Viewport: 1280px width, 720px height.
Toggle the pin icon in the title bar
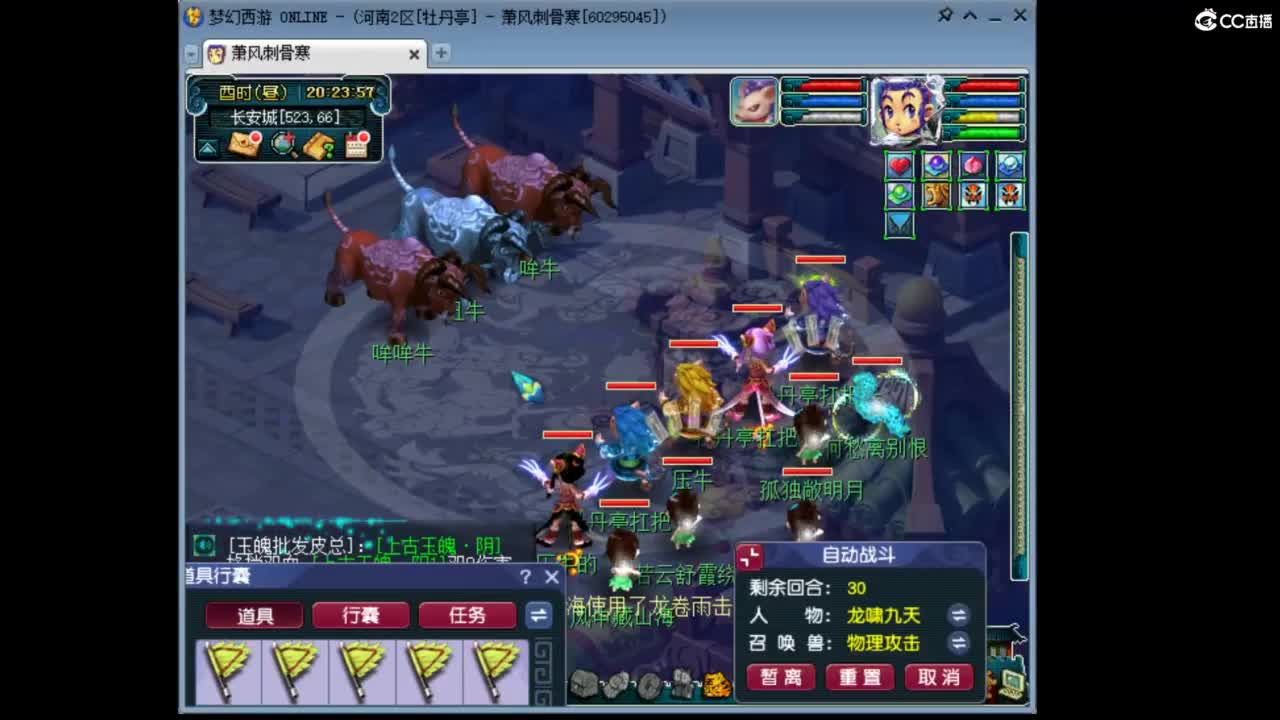point(947,16)
